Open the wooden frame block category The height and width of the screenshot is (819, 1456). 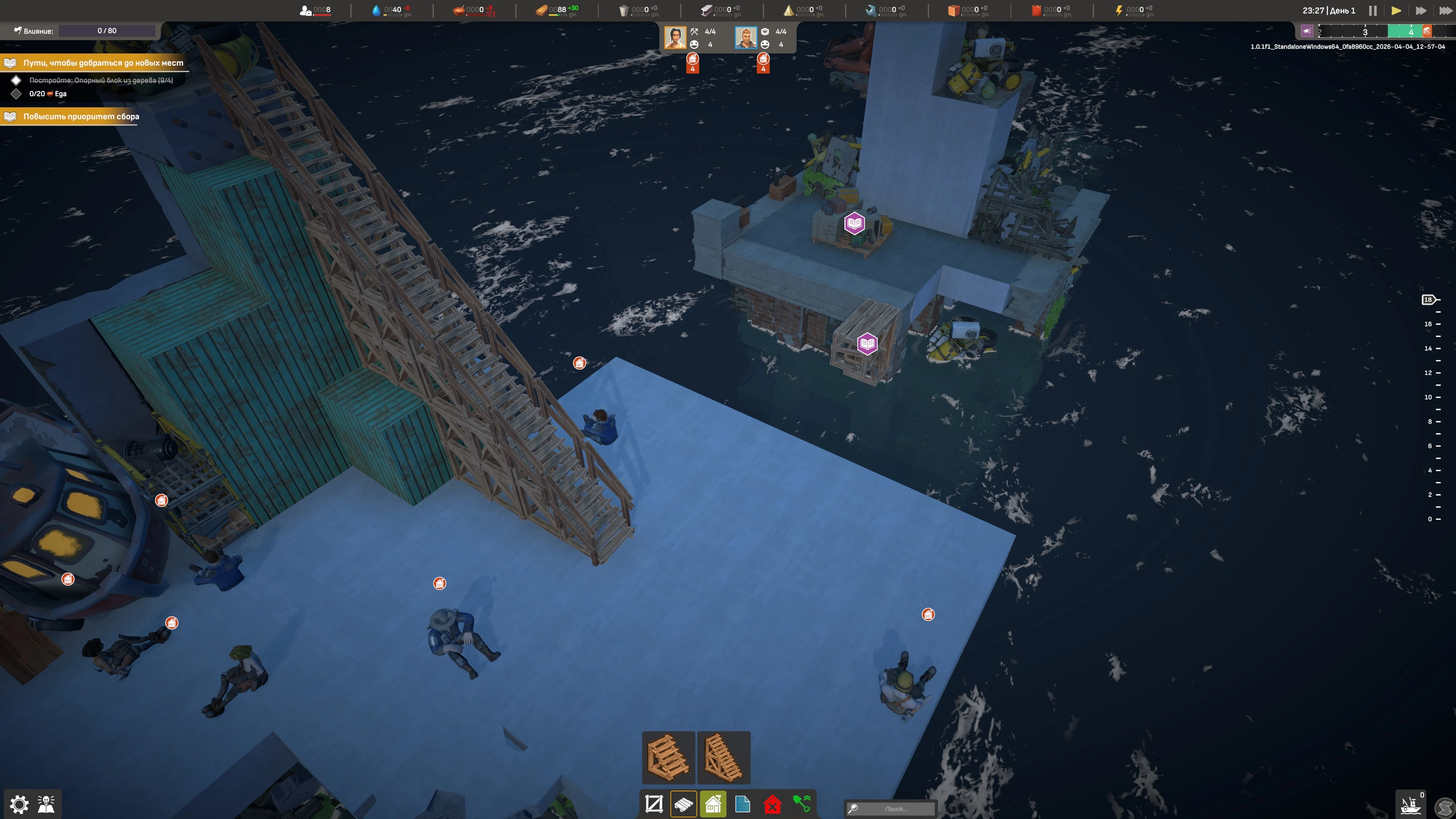(x=654, y=804)
